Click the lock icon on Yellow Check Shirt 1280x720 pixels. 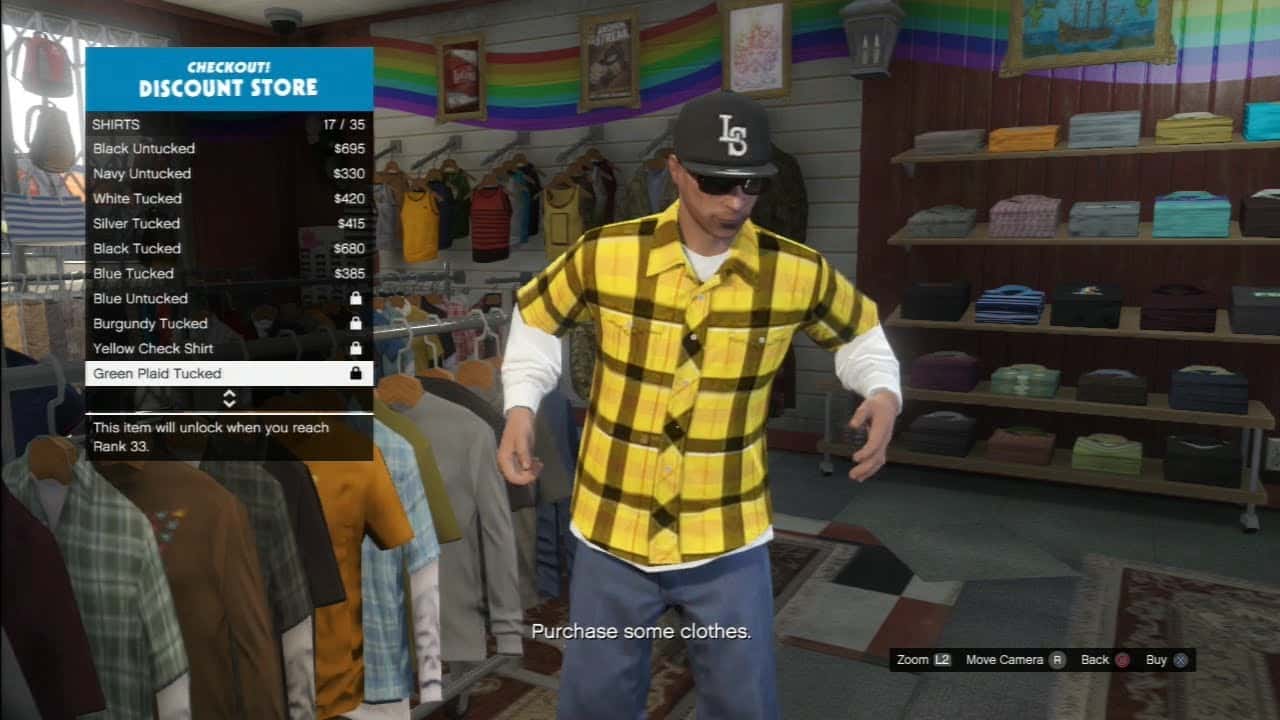[356, 348]
